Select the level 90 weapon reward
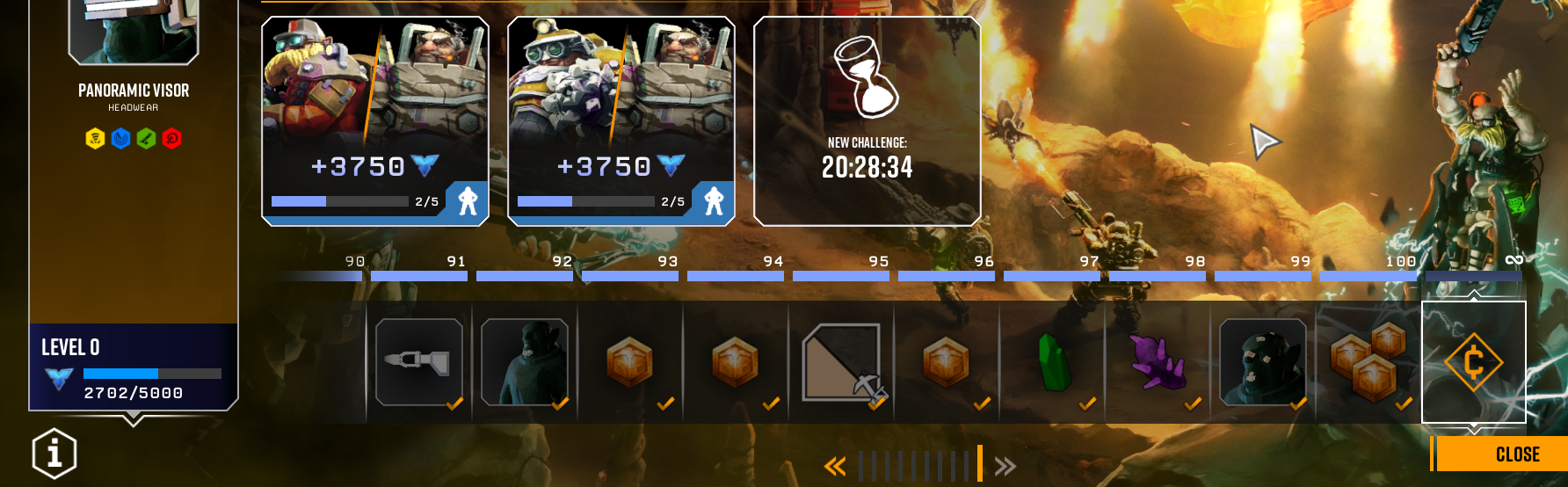This screenshot has width=1568, height=487. (x=419, y=362)
